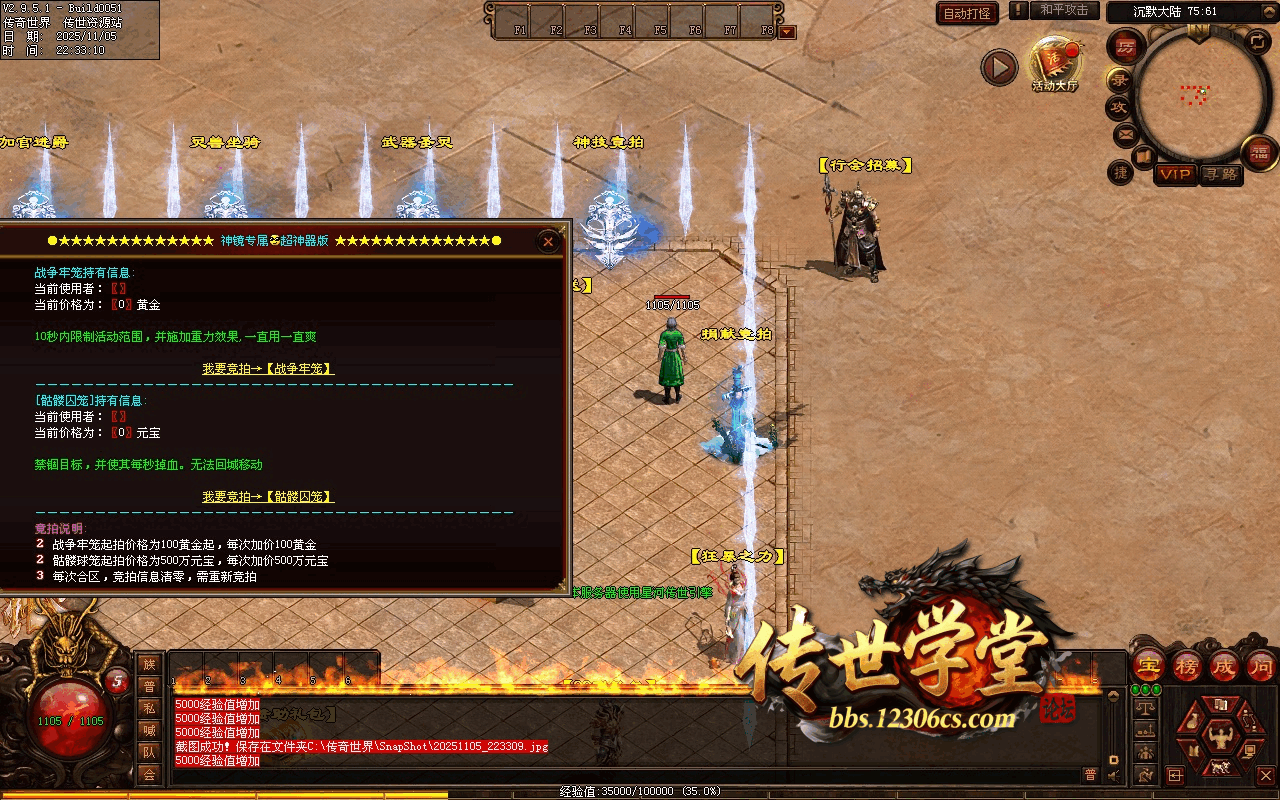1280x800 pixels.
Task: Select the 私 private chat channel
Action: click(149, 708)
